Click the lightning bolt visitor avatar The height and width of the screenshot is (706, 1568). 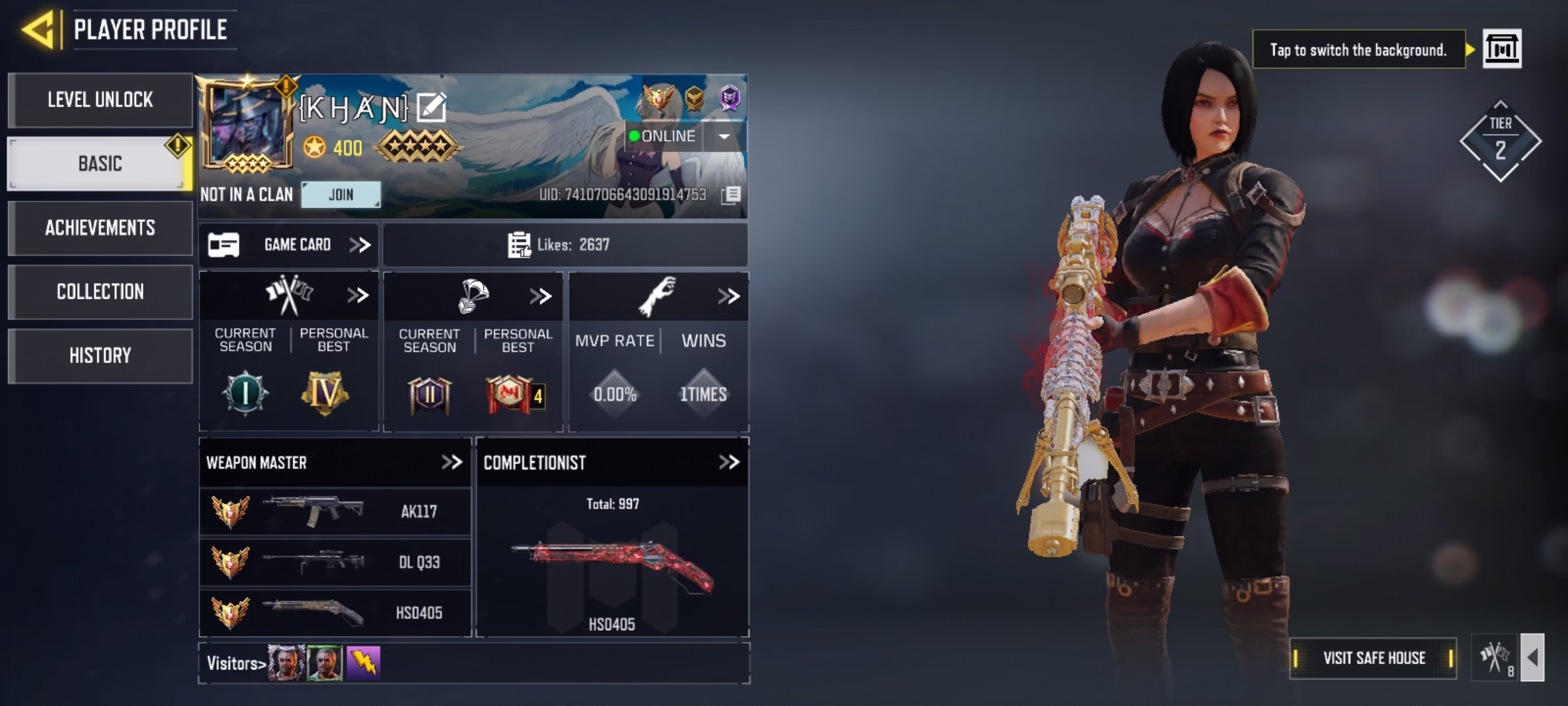tap(363, 663)
